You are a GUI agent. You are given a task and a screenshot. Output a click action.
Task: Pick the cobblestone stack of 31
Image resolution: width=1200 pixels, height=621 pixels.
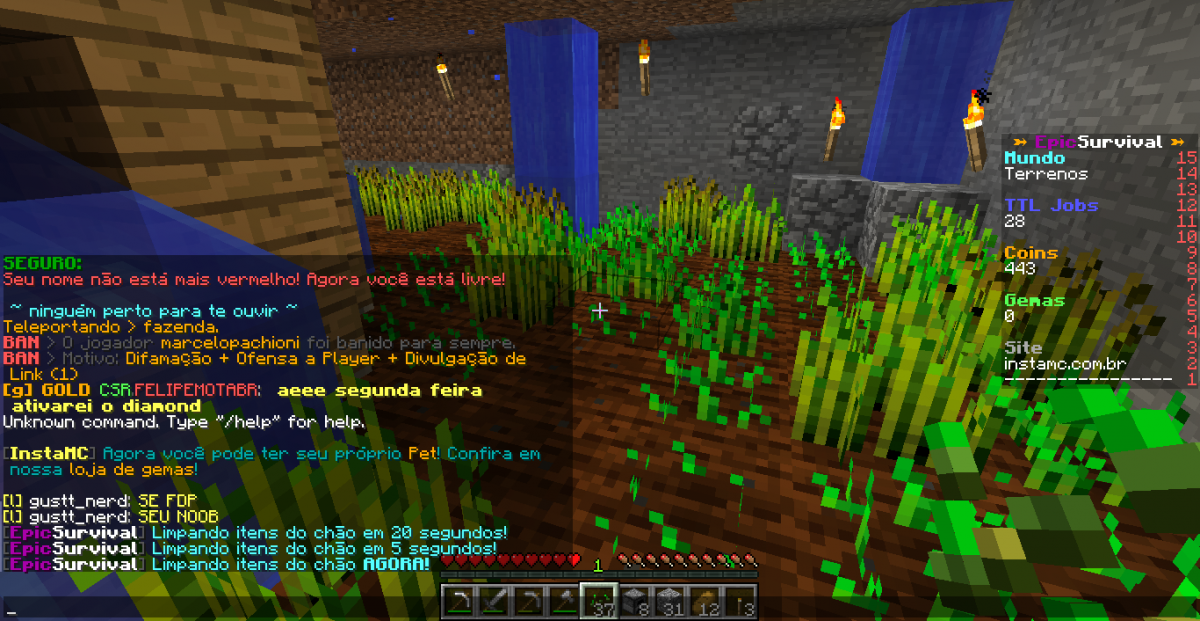(x=671, y=601)
